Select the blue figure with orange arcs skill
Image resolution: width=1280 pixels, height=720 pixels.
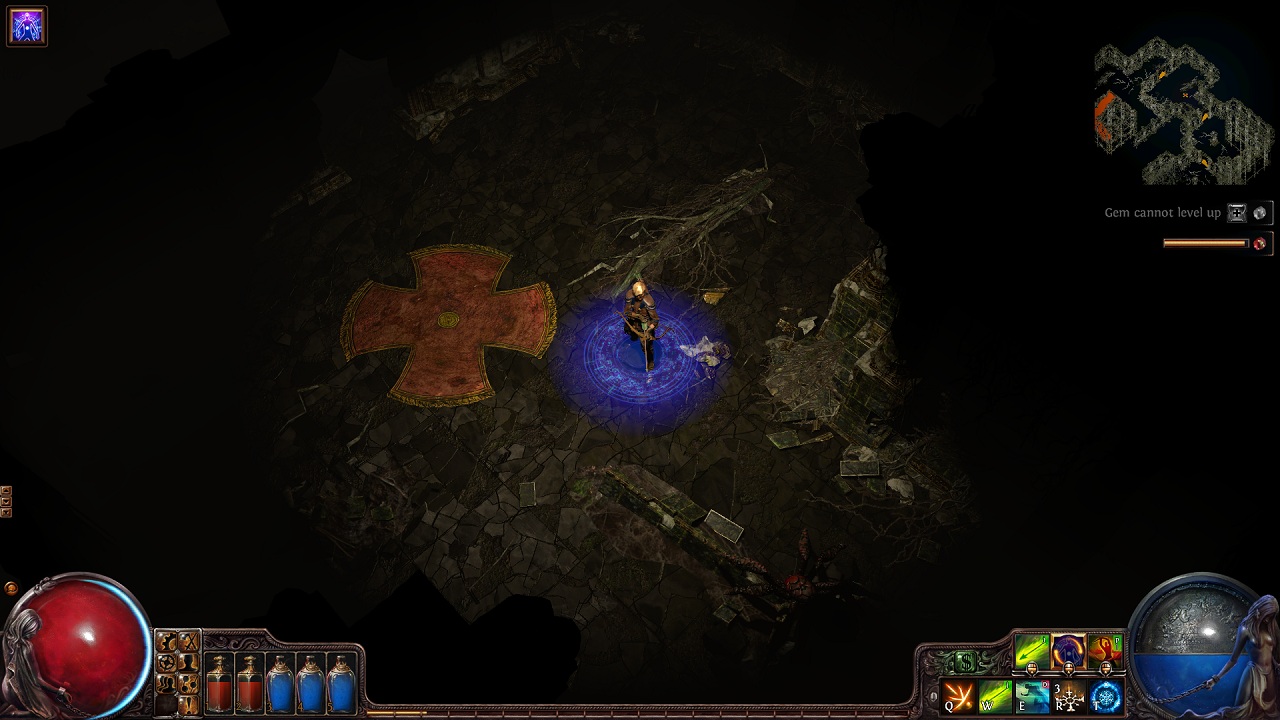pos(1068,652)
